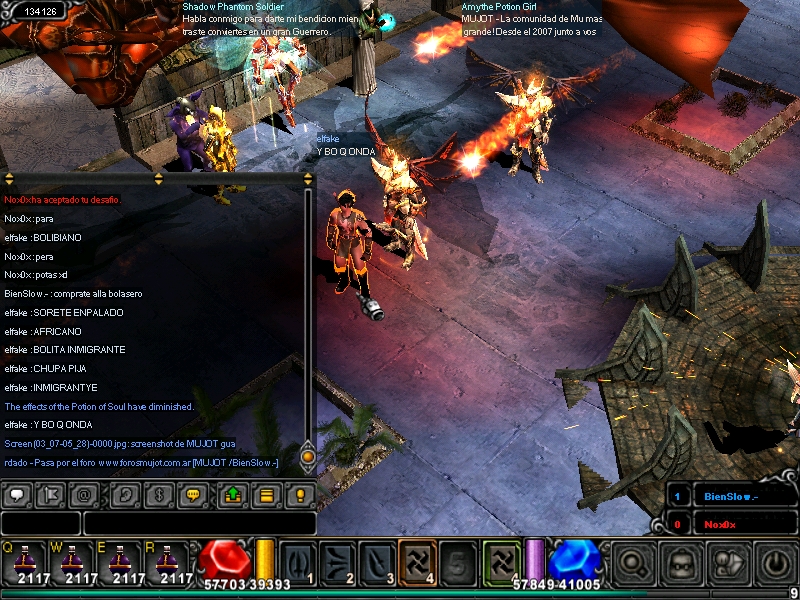Click the power symbol system button

777,563
